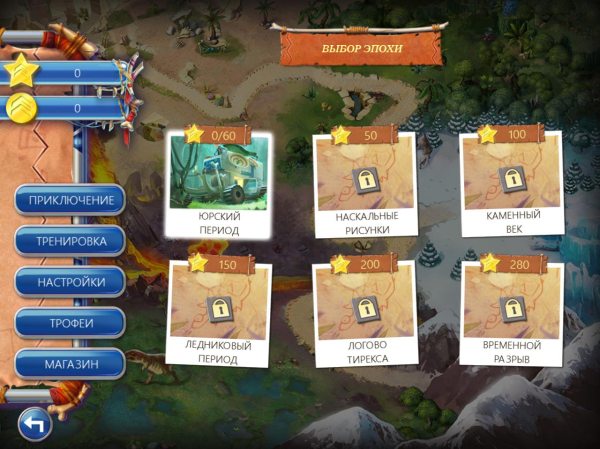Open the Магазин shop
Screen dimensions: 600x449
tap(70, 364)
